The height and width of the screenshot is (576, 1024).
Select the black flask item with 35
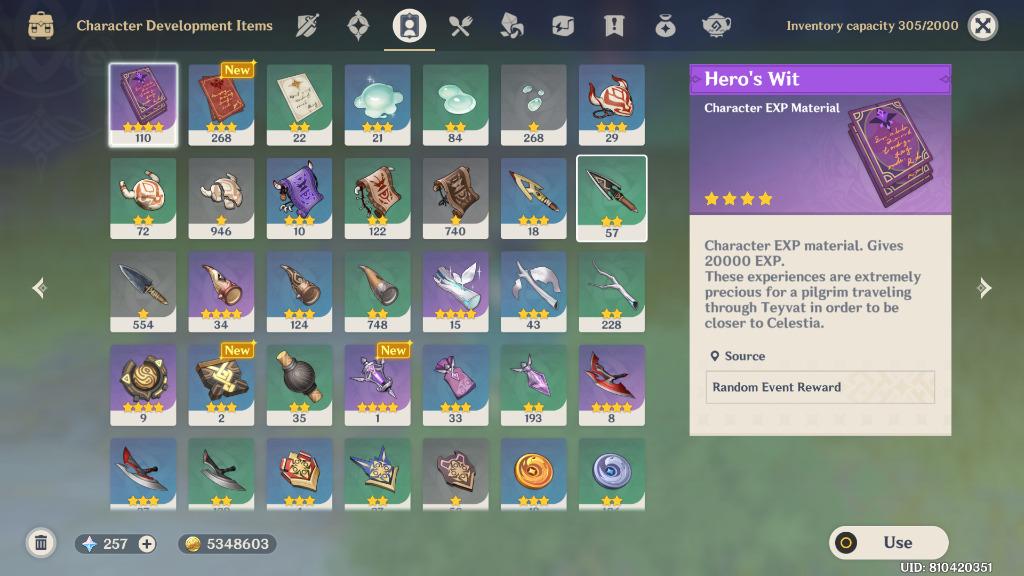[x=299, y=385]
